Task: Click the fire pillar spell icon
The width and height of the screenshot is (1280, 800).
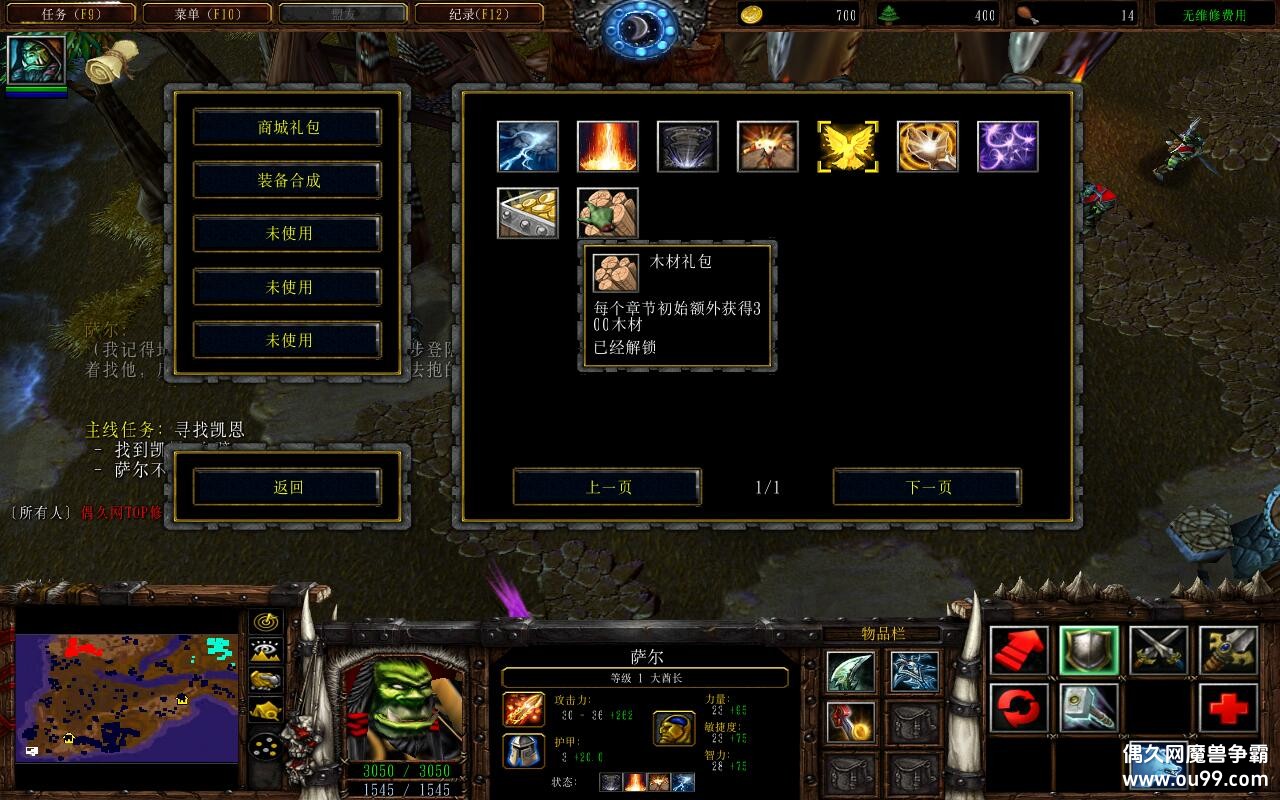Action: (607, 147)
